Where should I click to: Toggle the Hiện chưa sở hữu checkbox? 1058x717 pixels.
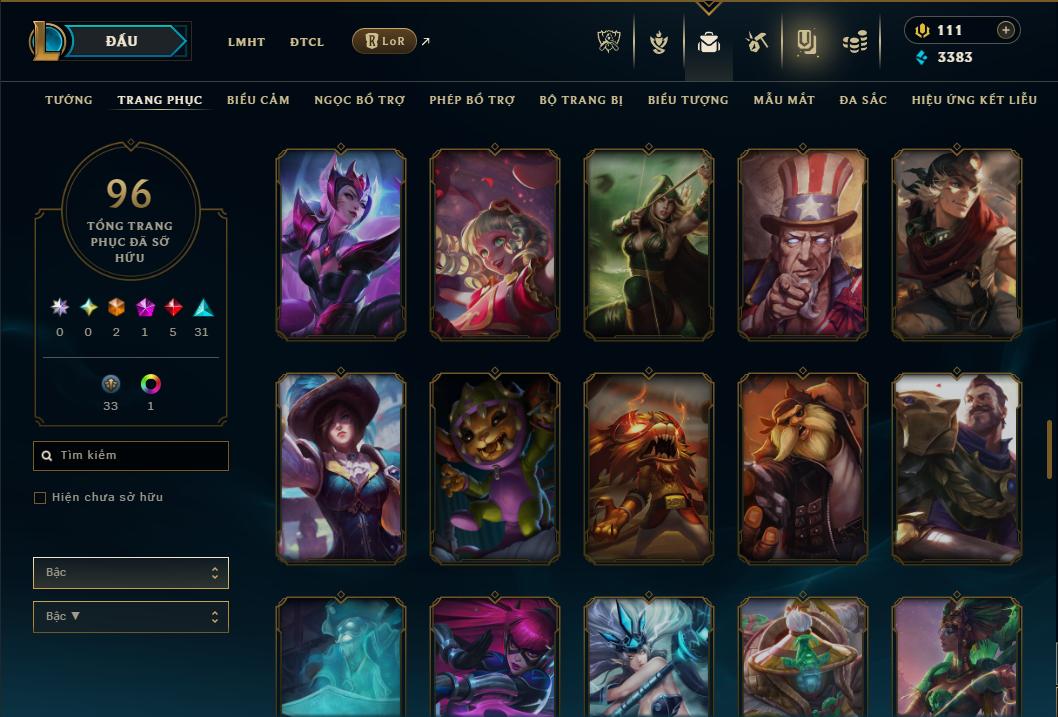(40, 498)
